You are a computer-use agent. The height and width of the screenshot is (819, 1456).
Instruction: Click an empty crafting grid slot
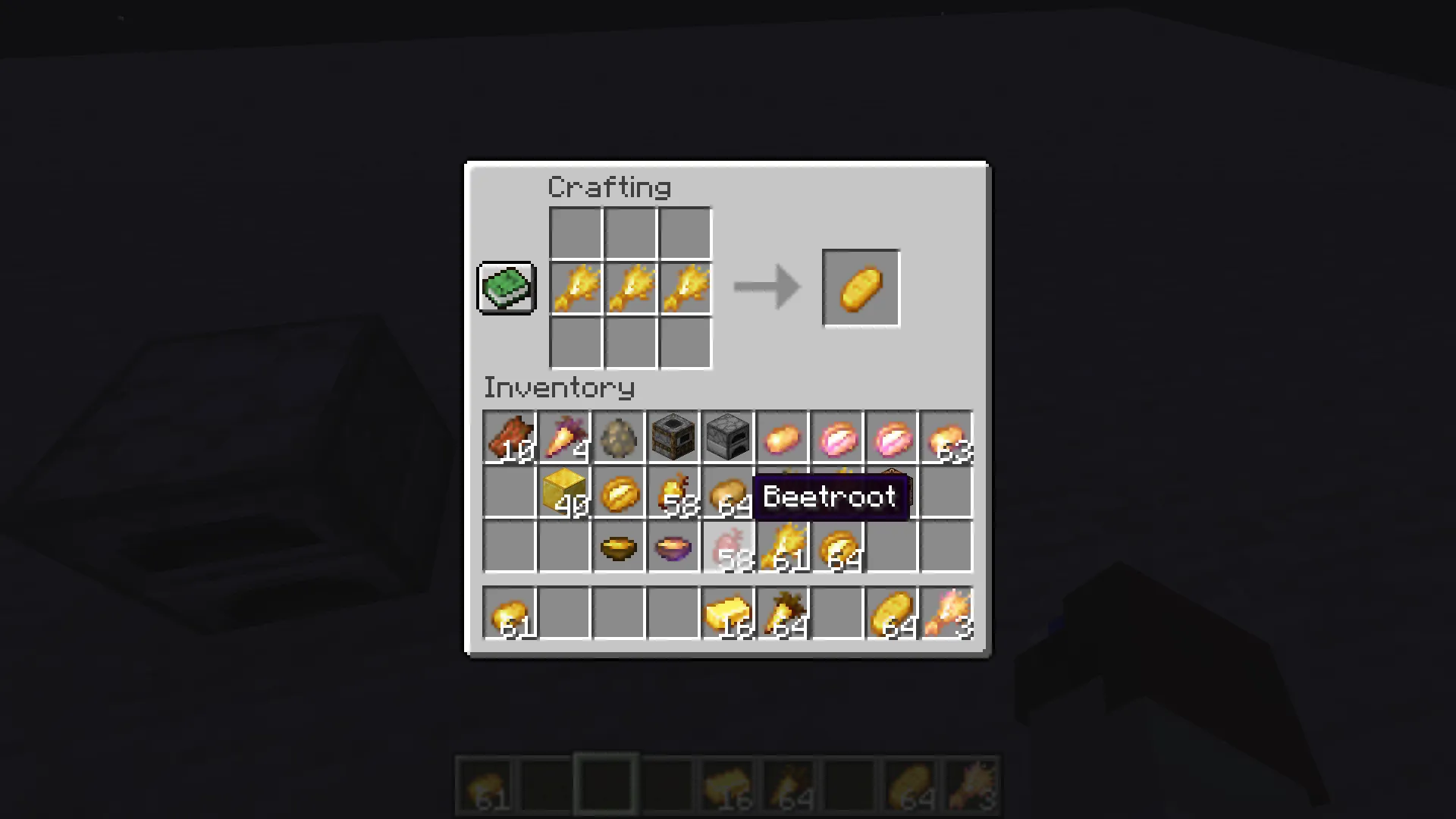[575, 233]
